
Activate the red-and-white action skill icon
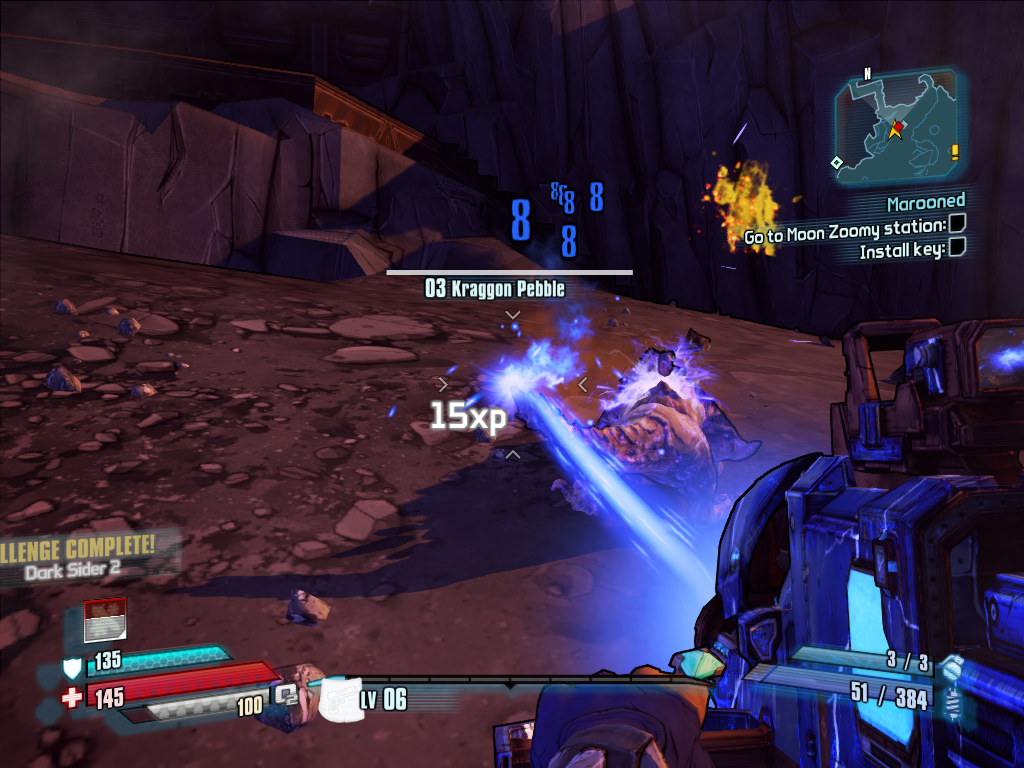click(x=104, y=620)
